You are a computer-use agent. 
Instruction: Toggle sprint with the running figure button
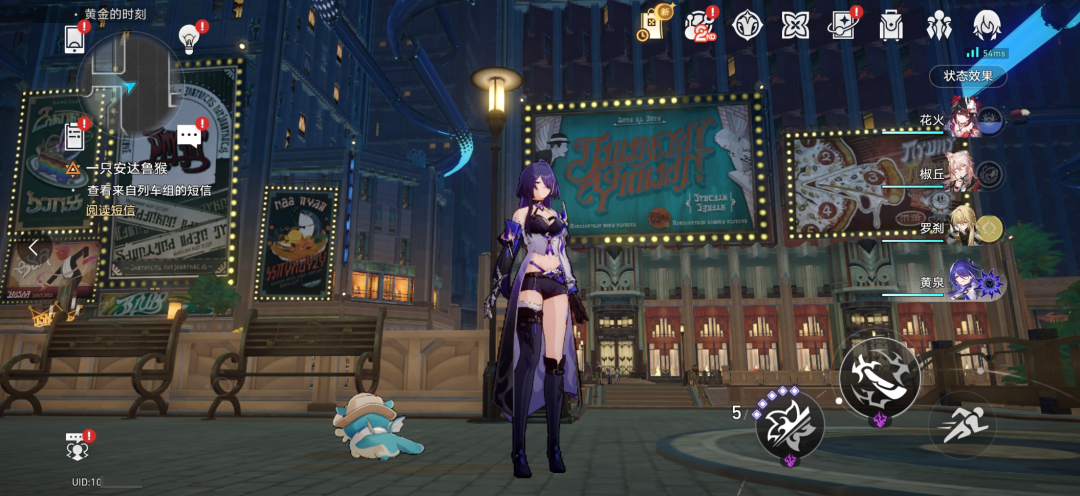961,423
